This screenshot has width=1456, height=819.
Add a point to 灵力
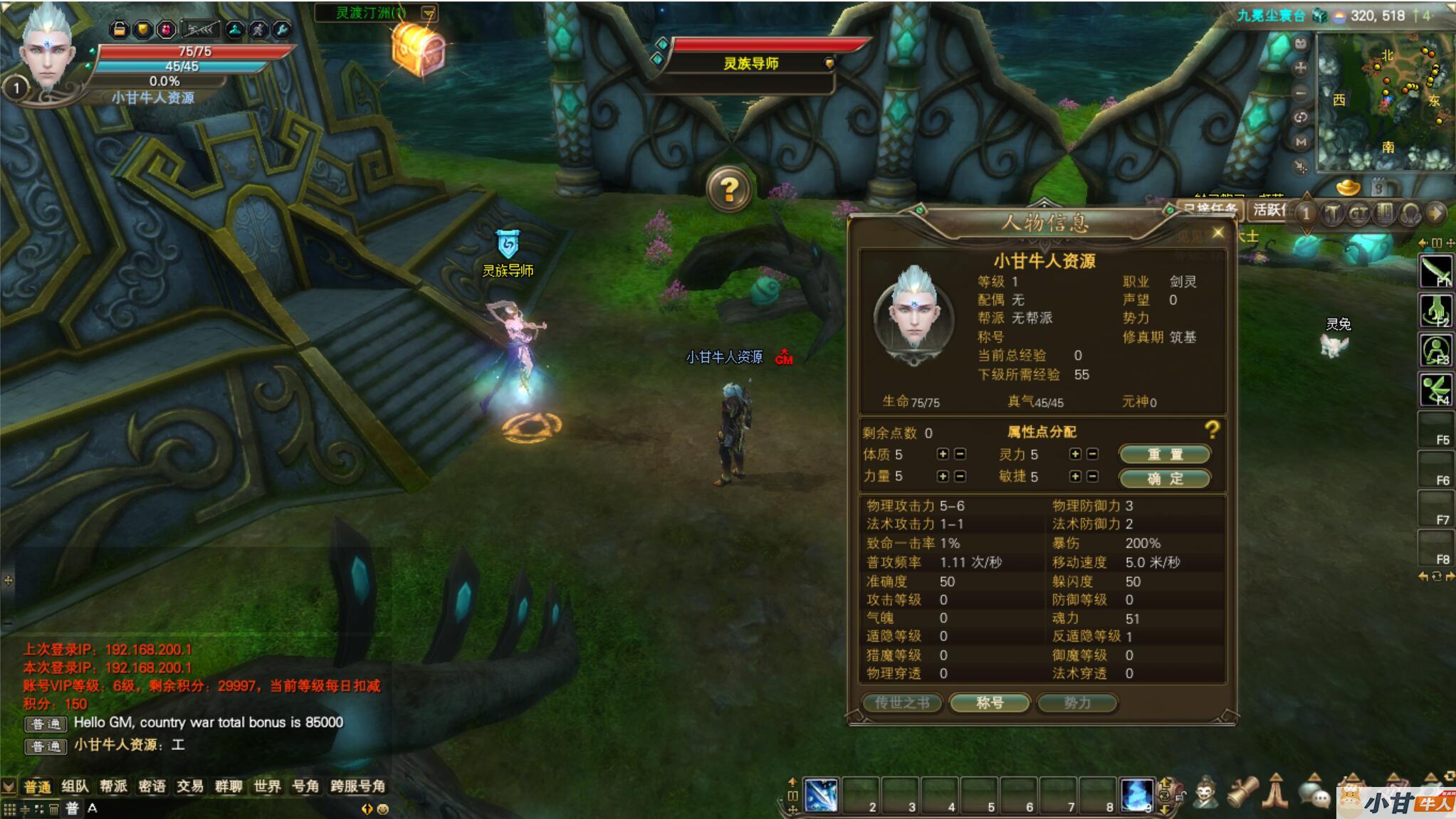click(1075, 454)
